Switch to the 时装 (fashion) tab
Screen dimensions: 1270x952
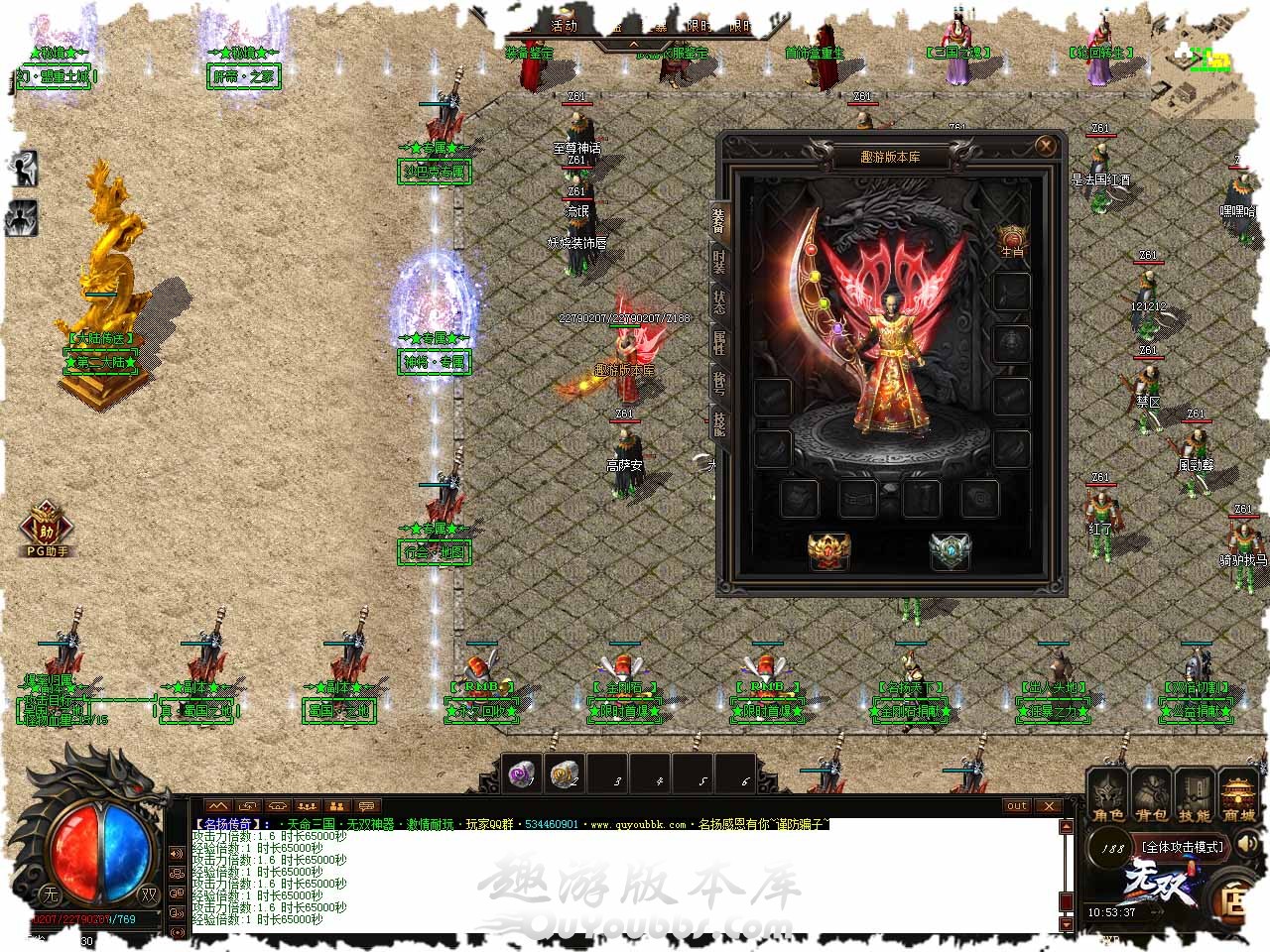pyautogui.click(x=719, y=263)
